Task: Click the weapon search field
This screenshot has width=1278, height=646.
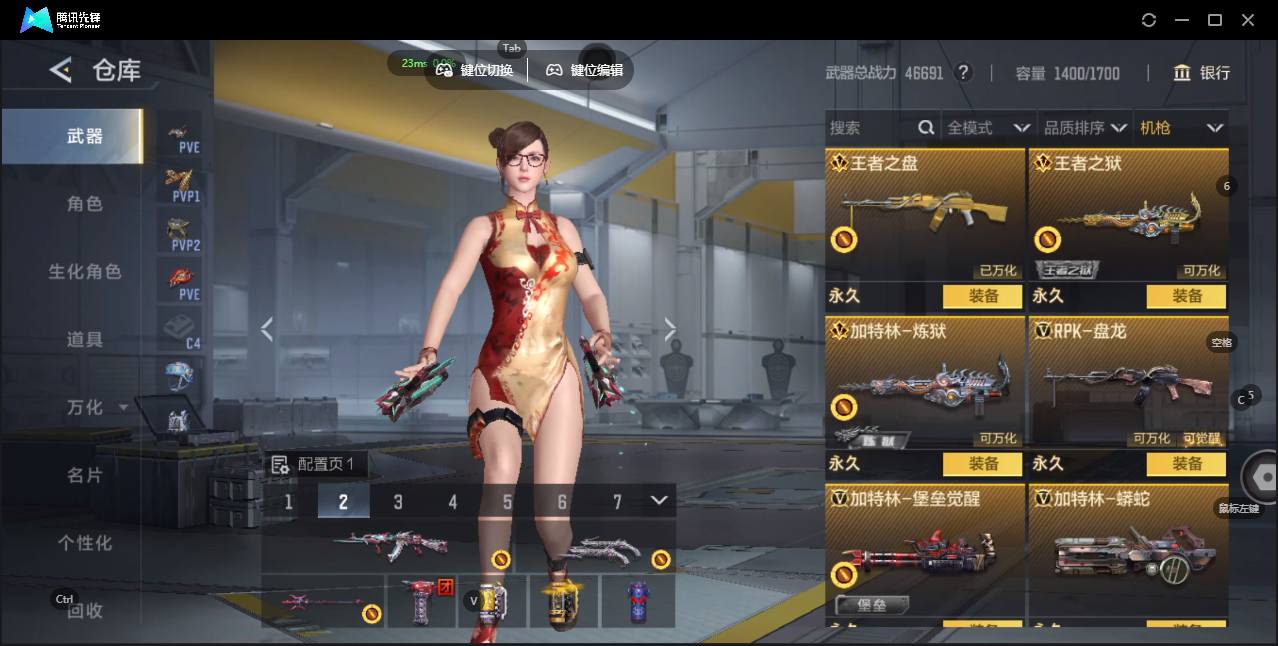Action: click(x=870, y=128)
